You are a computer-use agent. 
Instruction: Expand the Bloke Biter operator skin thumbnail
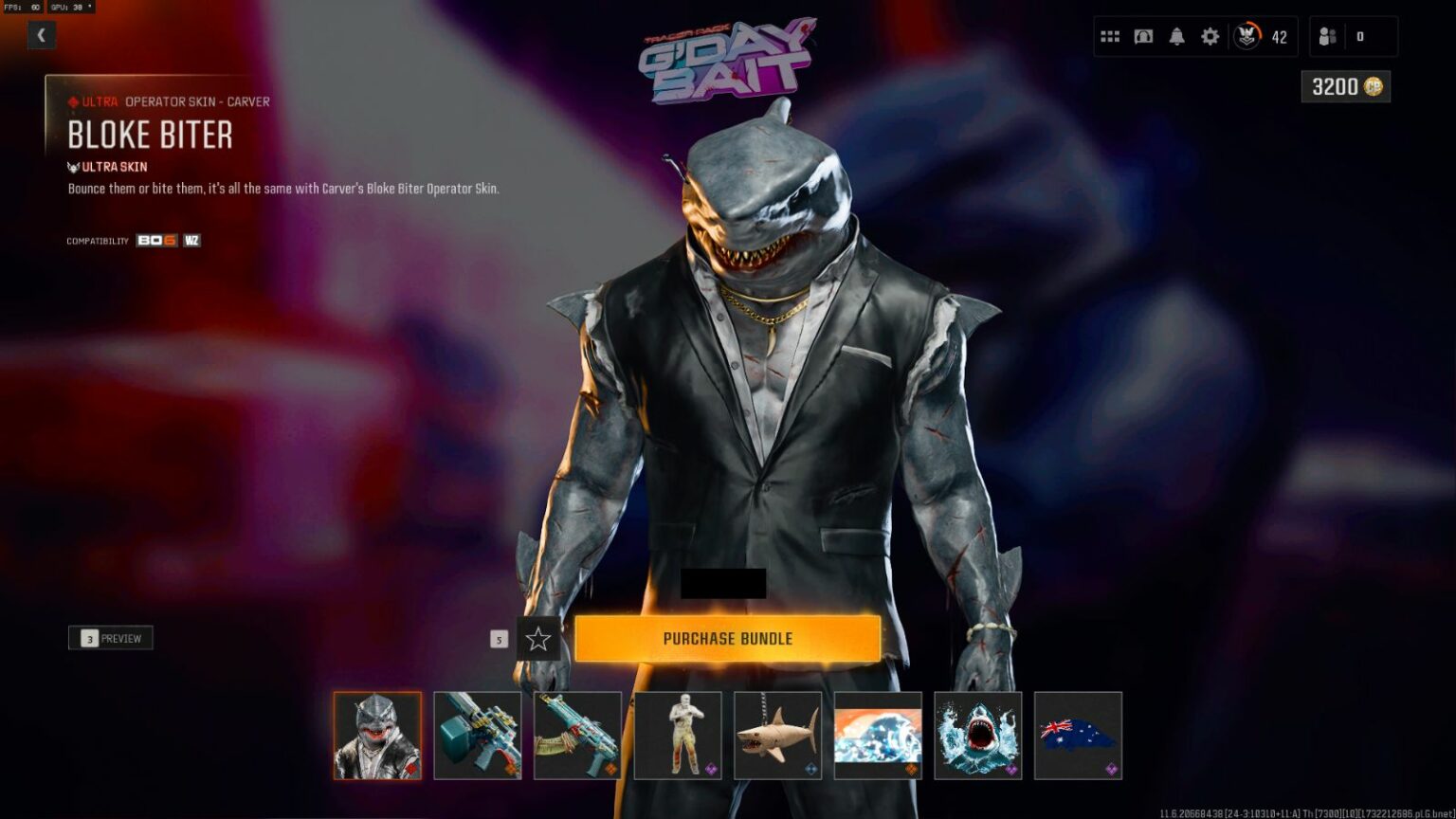tap(376, 736)
